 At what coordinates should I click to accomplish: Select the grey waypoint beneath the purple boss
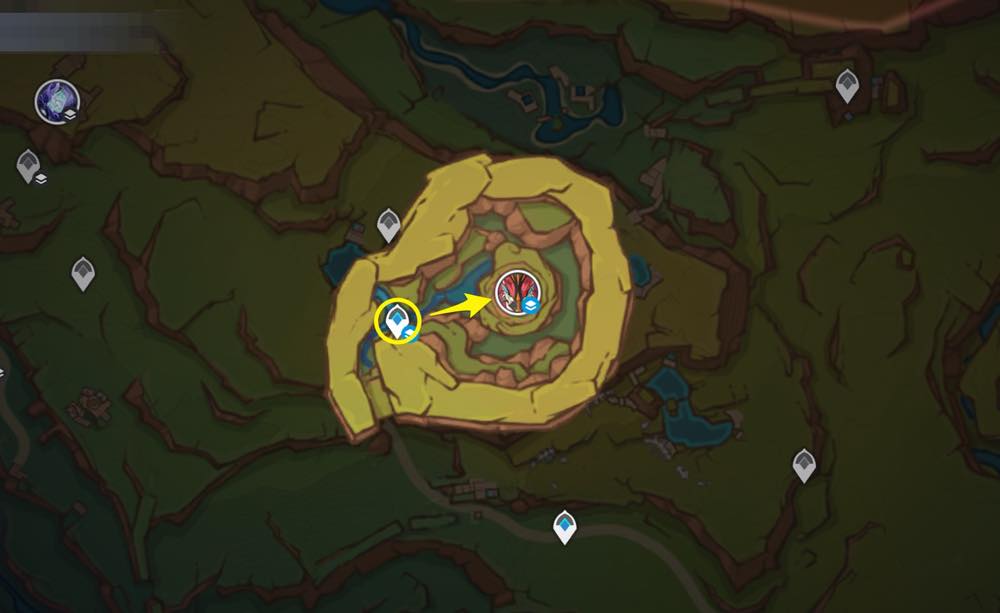(x=28, y=165)
